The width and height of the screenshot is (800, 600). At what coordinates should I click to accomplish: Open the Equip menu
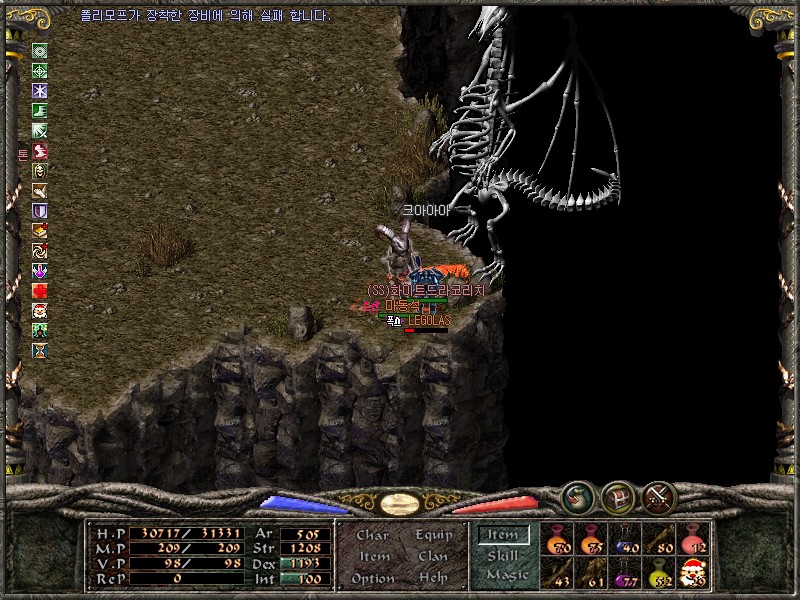434,535
